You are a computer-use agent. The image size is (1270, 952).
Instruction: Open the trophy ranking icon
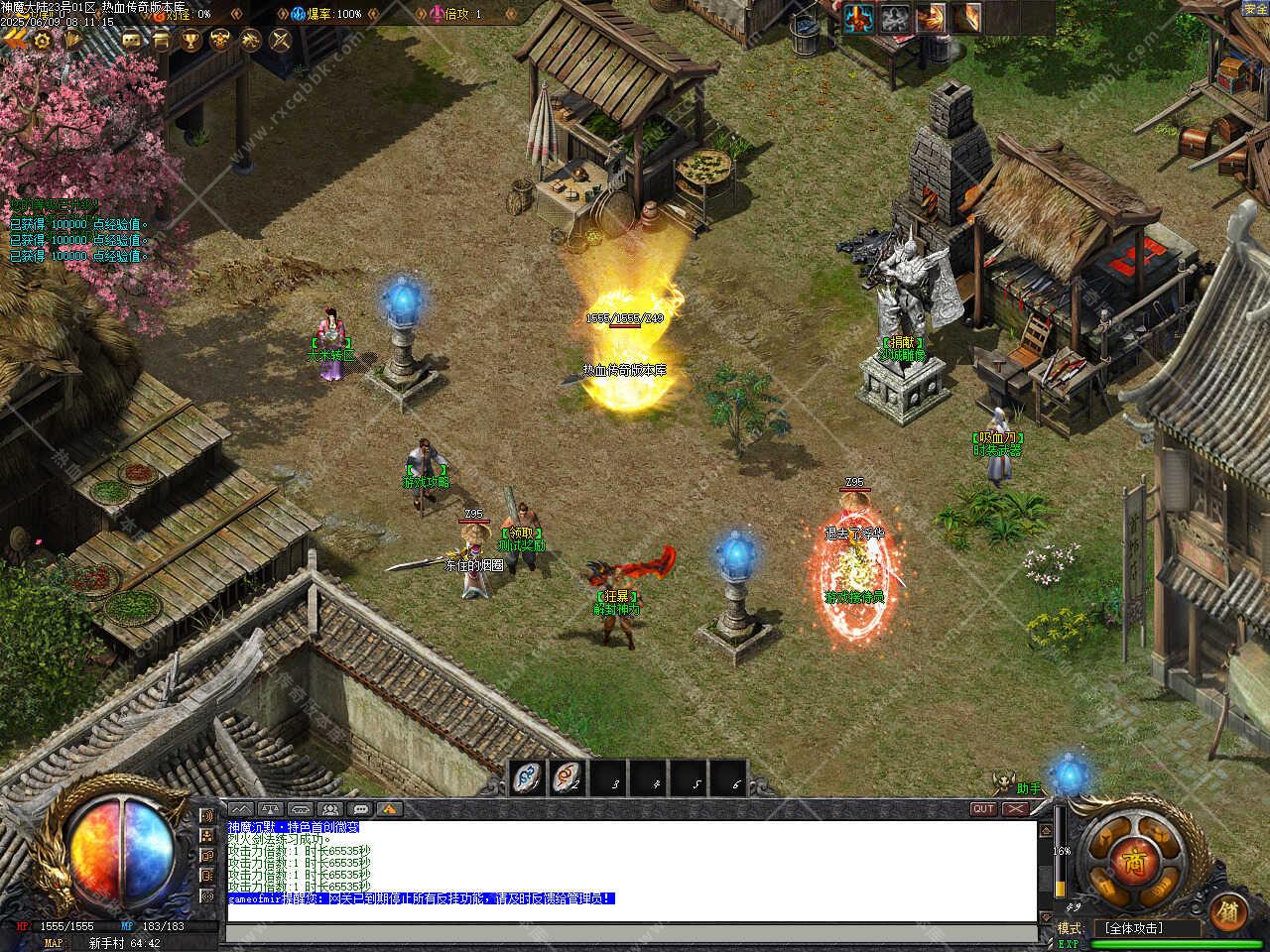[x=190, y=40]
